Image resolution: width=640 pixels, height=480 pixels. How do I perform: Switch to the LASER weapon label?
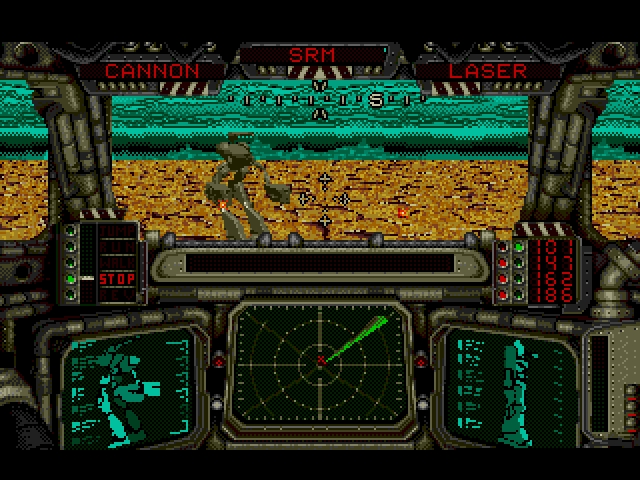tap(487, 71)
